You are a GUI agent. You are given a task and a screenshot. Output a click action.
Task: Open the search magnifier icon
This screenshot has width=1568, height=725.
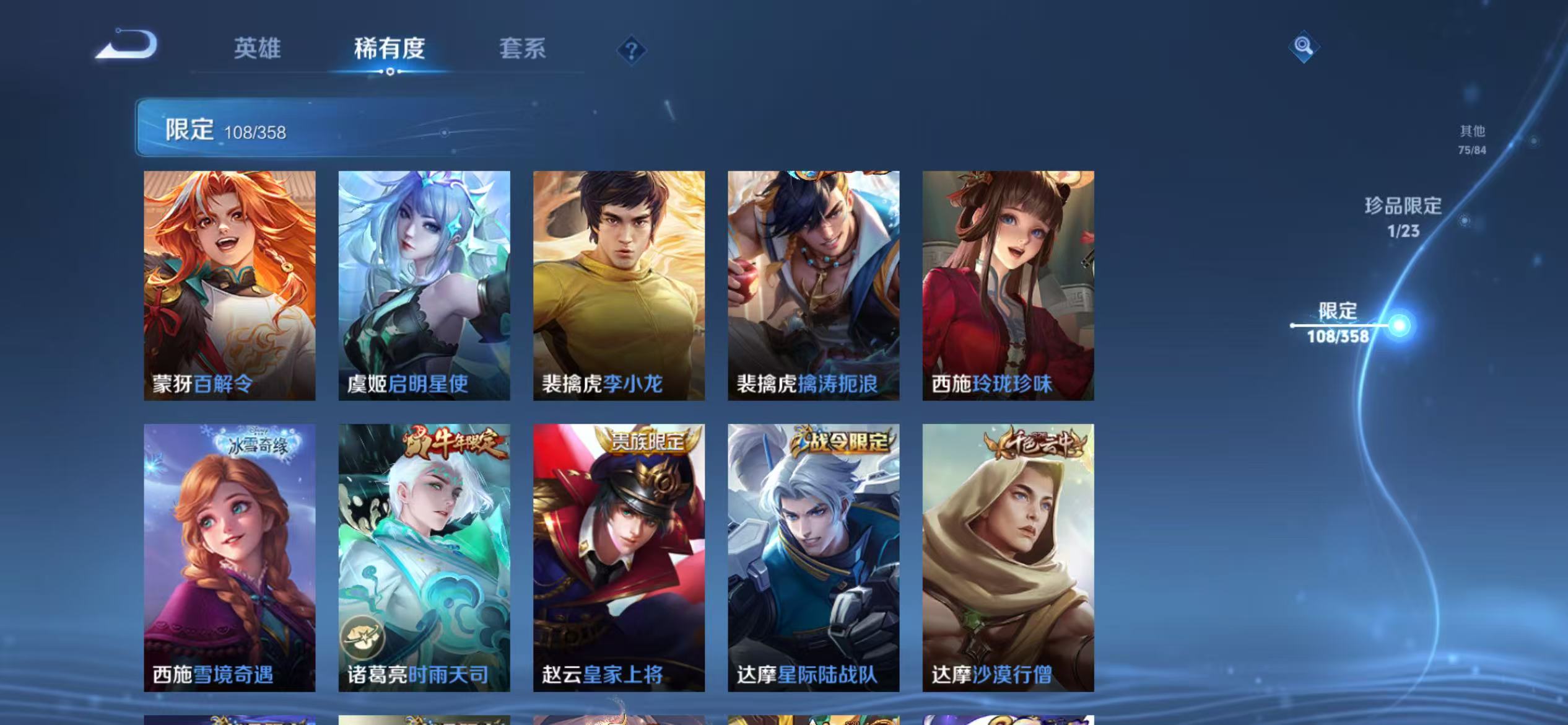[x=1302, y=46]
